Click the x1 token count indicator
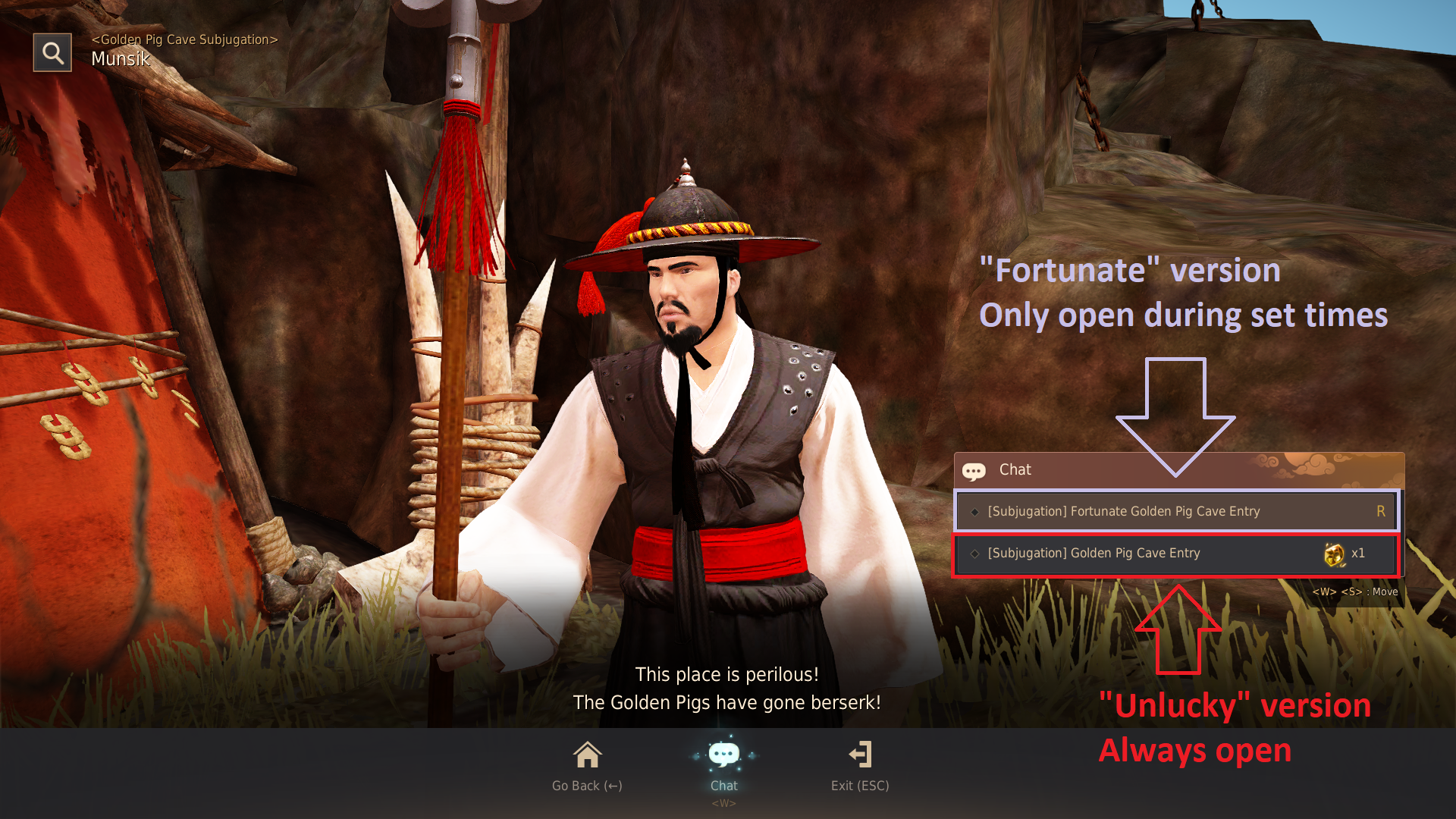Image resolution: width=1456 pixels, height=819 pixels. tap(1359, 554)
